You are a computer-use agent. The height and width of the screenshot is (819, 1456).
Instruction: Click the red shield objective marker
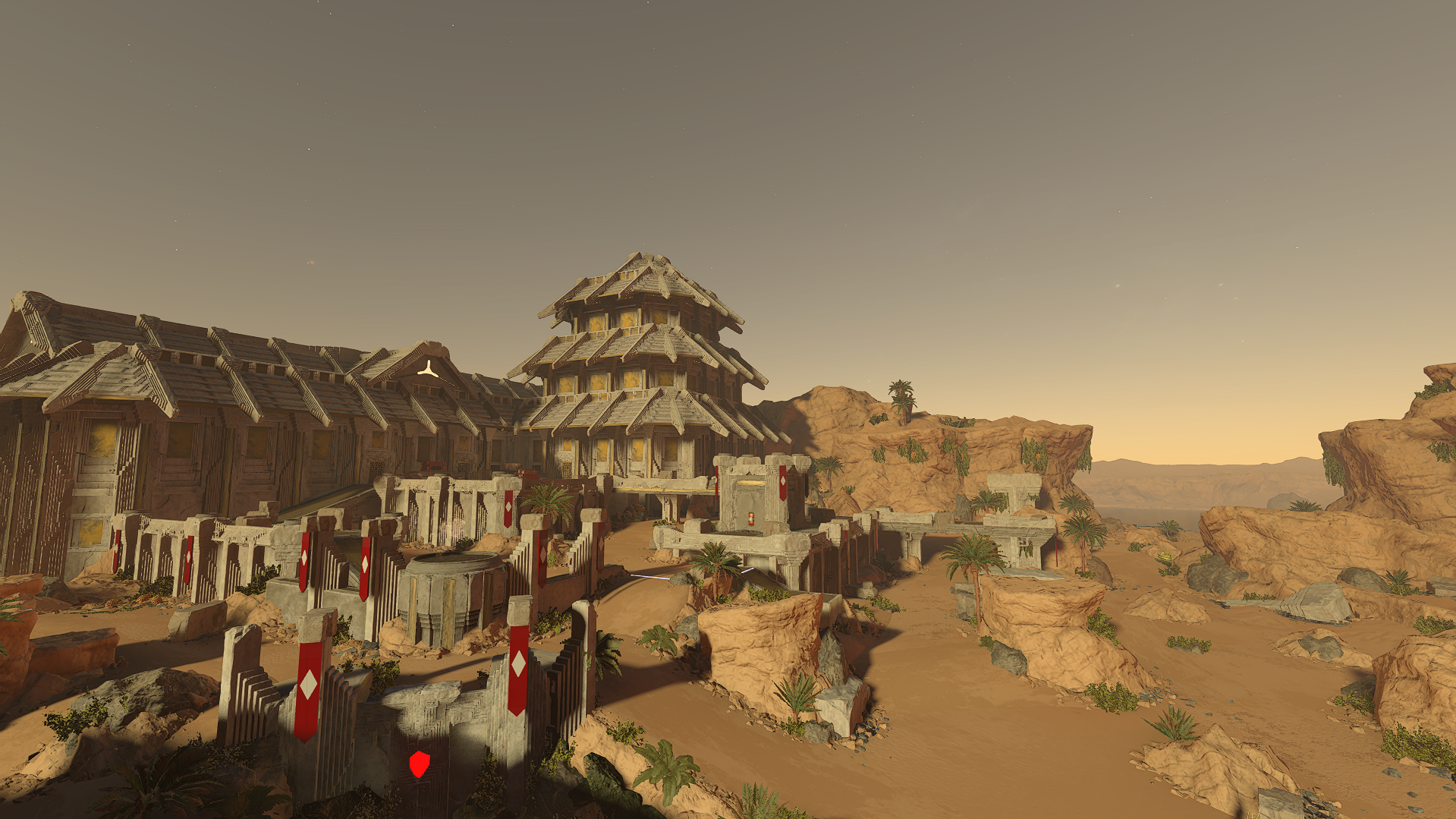pyautogui.click(x=420, y=764)
